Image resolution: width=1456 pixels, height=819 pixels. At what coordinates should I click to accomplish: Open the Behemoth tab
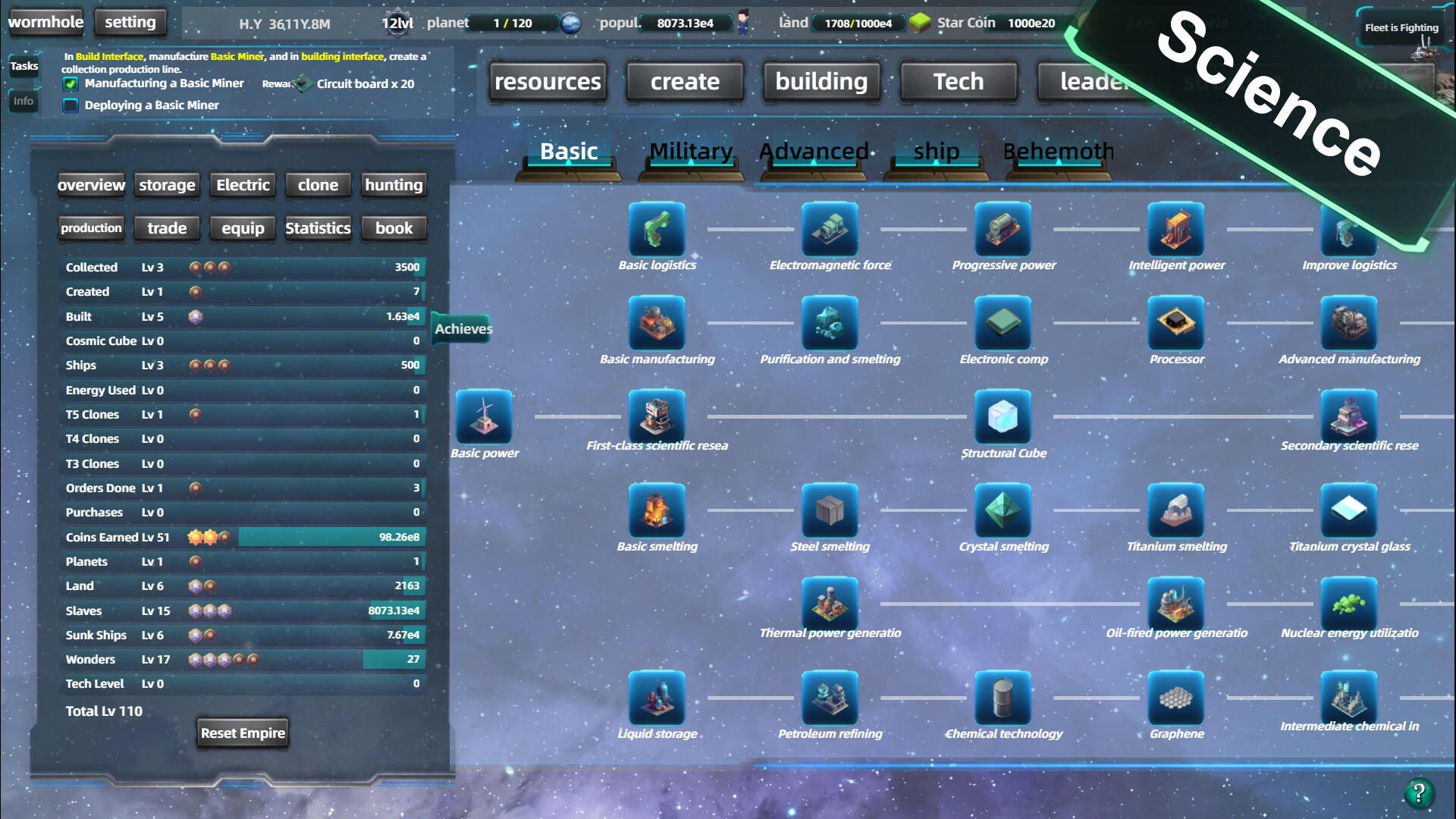click(1058, 152)
